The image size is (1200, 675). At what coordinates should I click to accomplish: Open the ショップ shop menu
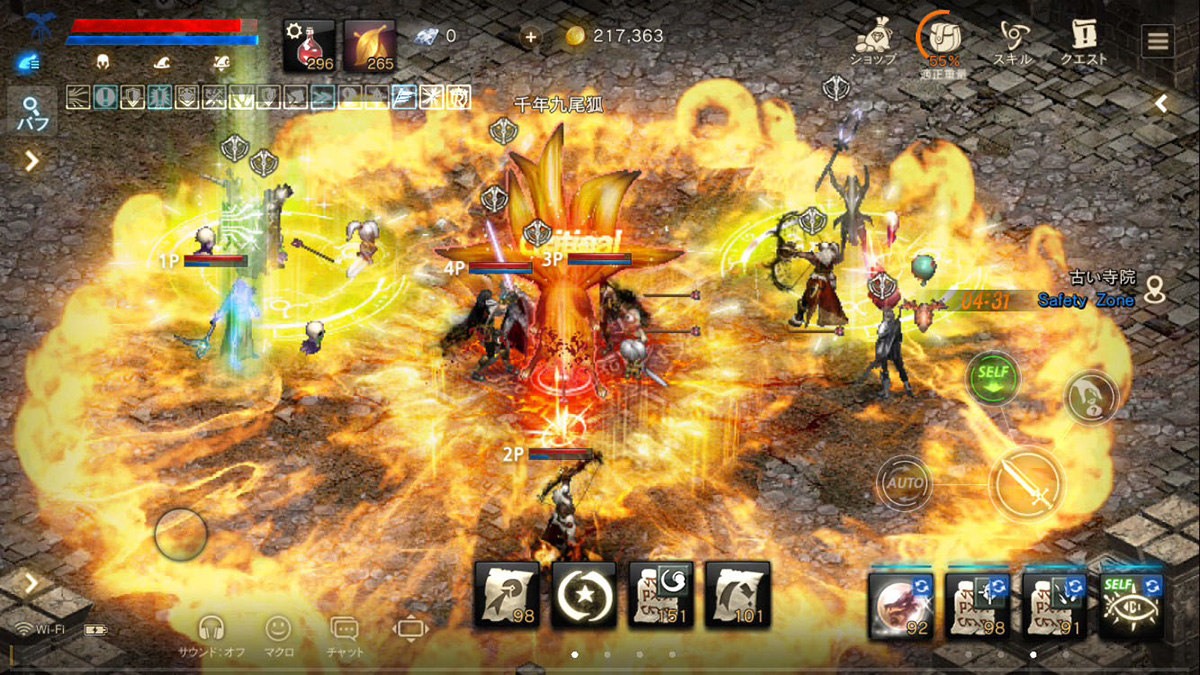pos(872,42)
